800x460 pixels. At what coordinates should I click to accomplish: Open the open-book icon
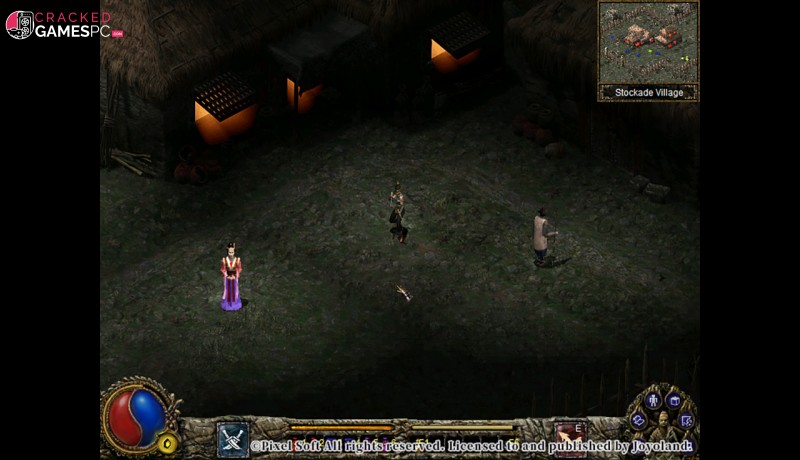(x=639, y=421)
